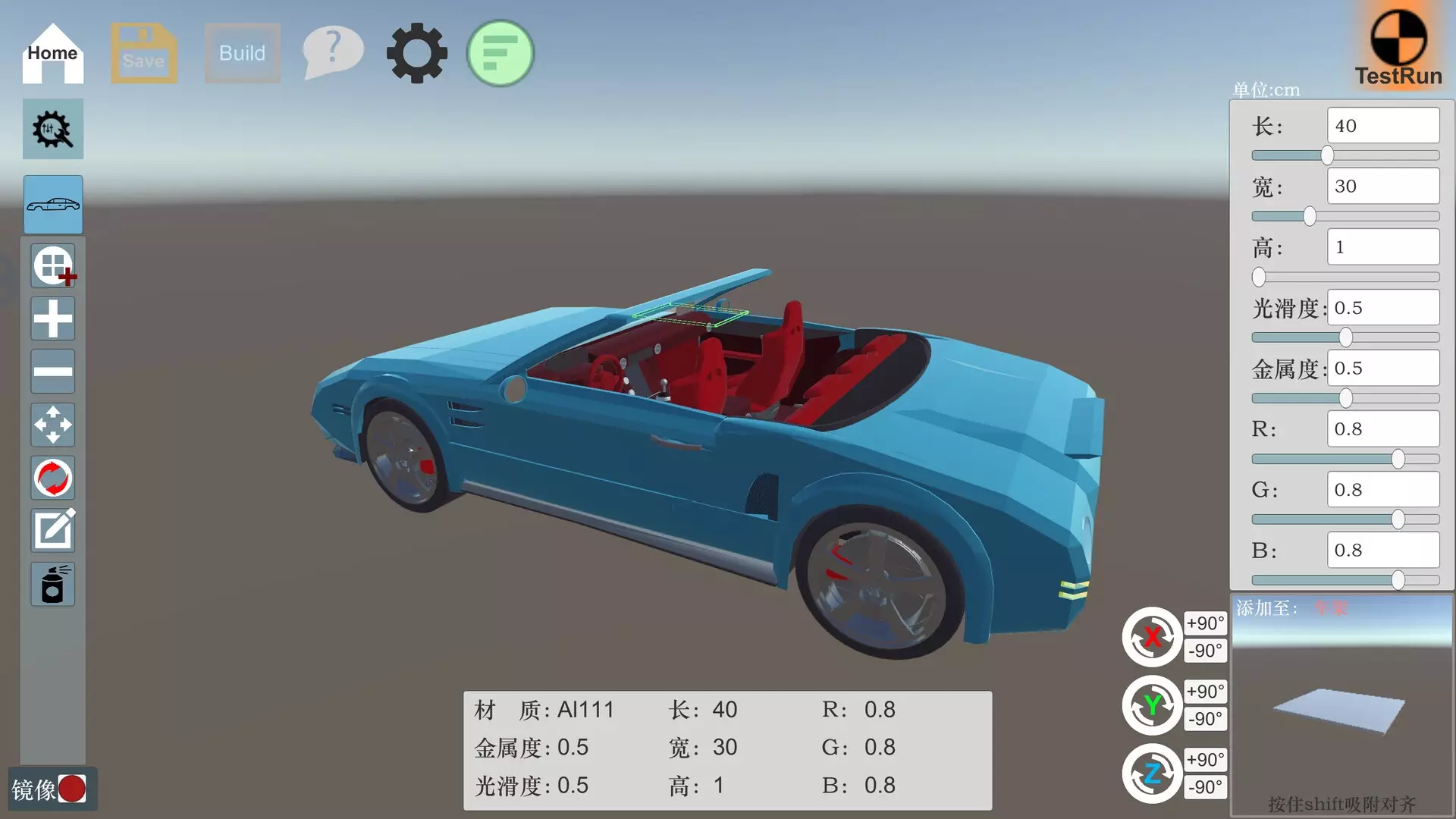Select the move tool in left toolbar

pyautogui.click(x=52, y=425)
